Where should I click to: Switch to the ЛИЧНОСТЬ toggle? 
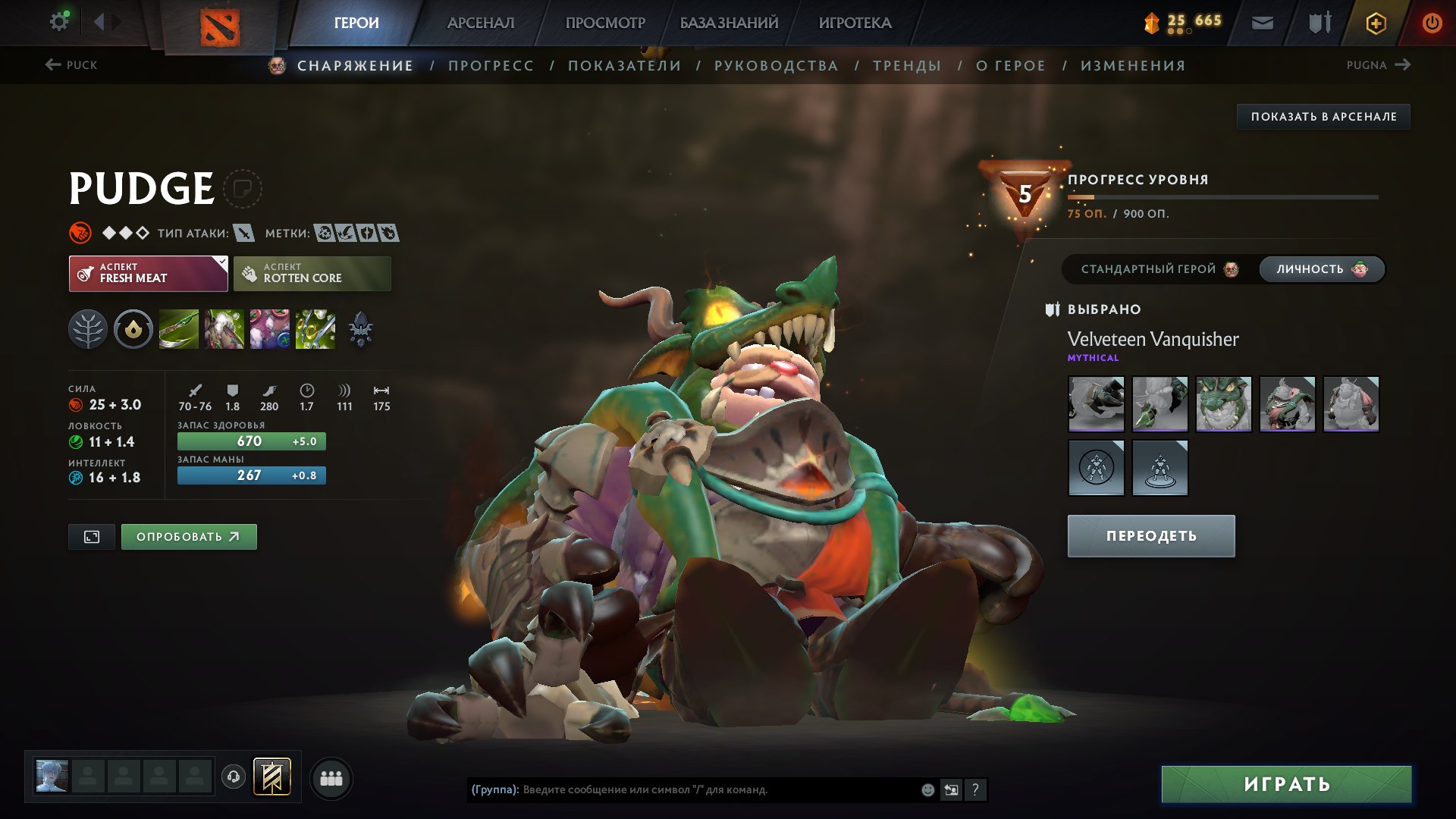[1321, 268]
